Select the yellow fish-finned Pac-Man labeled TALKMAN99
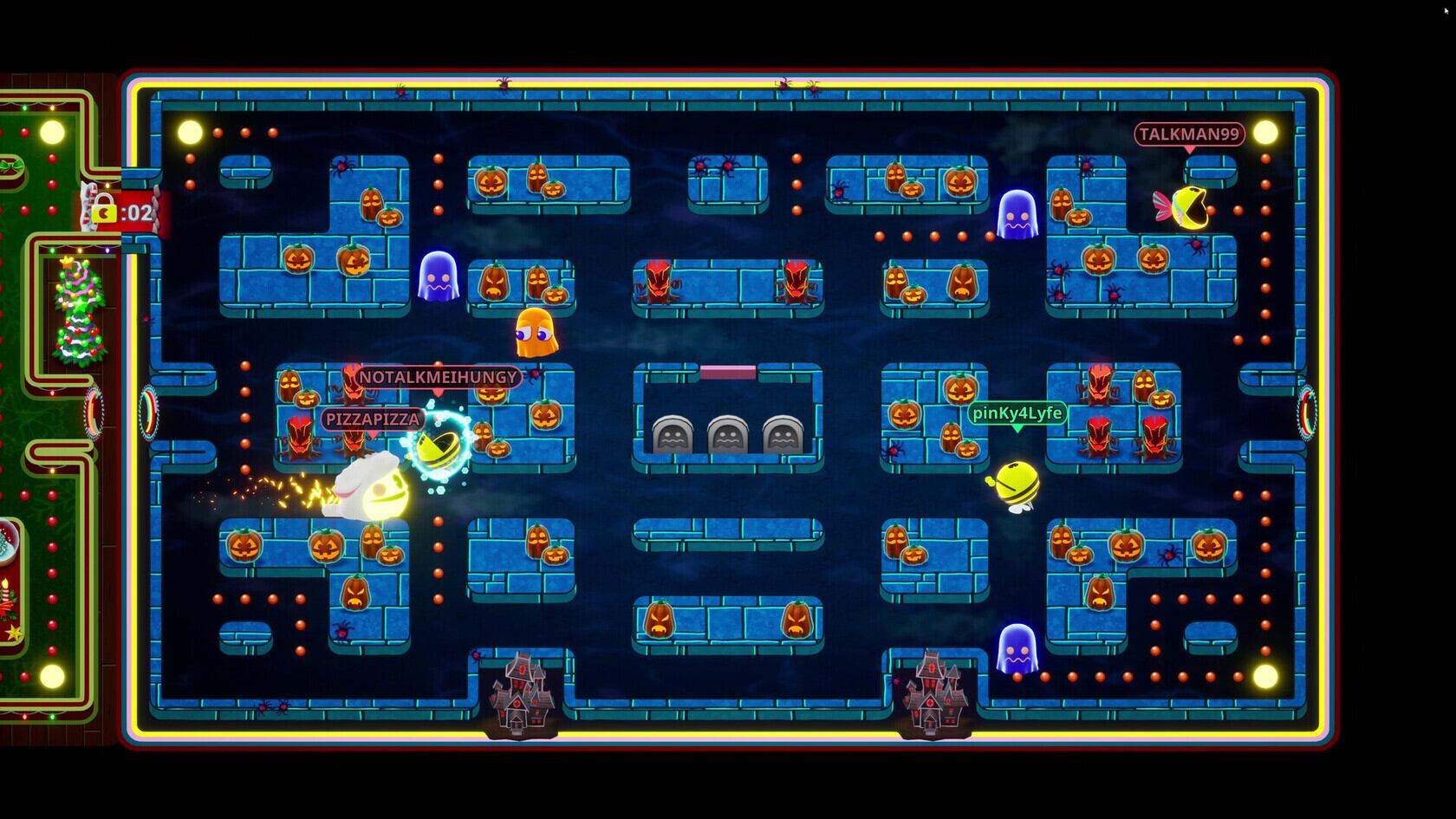Screen dimensions: 1456x819 tap(1191, 208)
